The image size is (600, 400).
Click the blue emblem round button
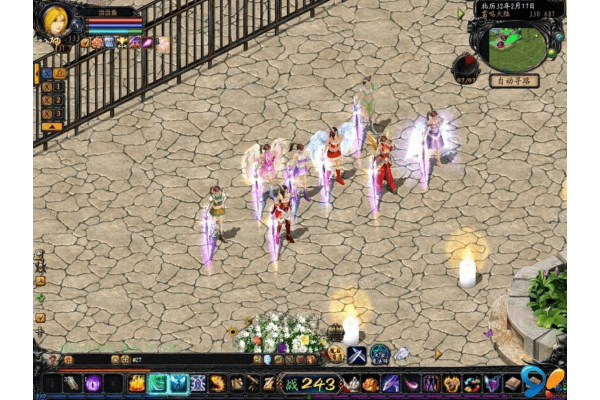tap(380, 354)
